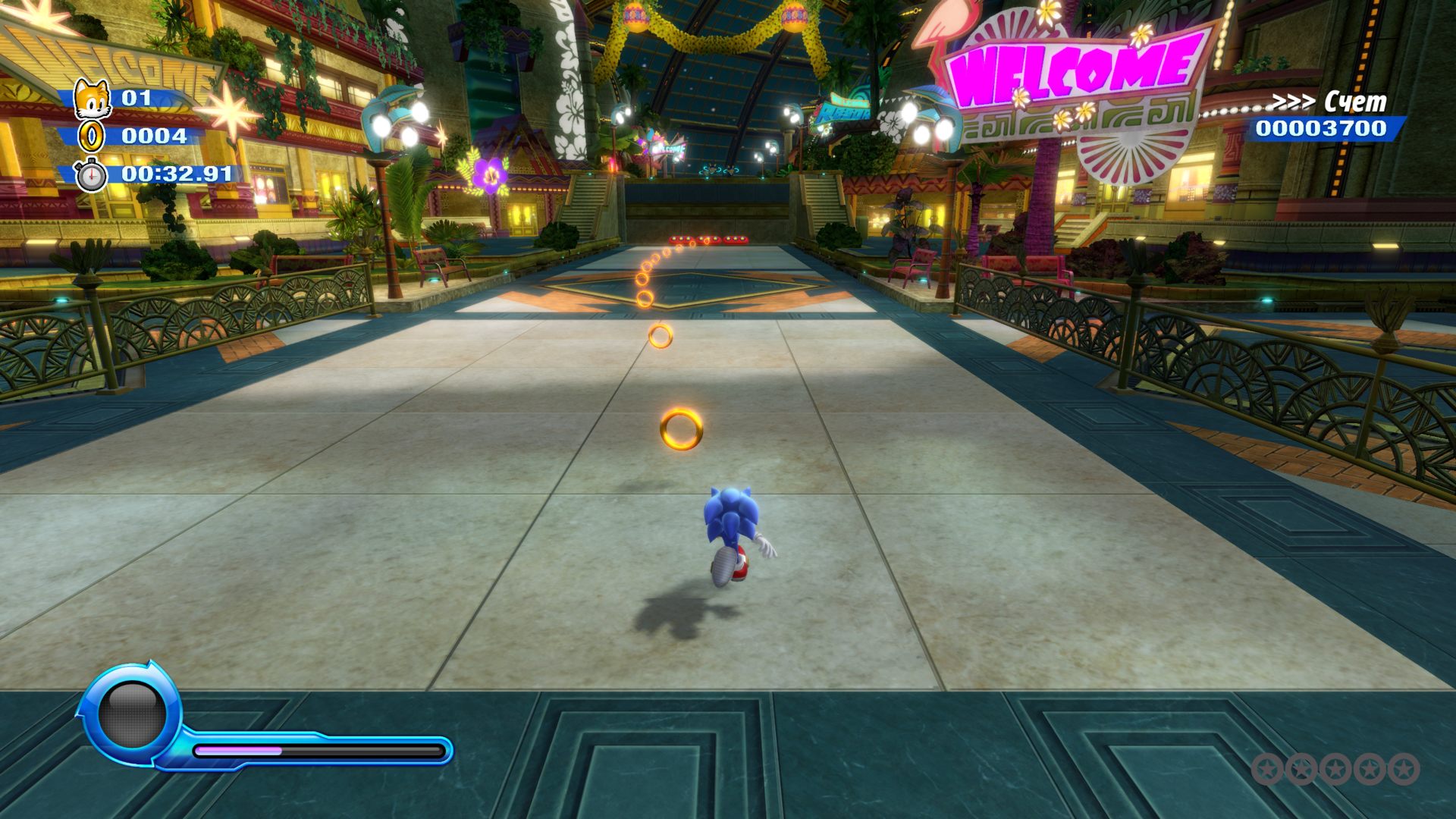Click the Tails lives icon
Viewport: 1456px width, 819px height.
[92, 99]
